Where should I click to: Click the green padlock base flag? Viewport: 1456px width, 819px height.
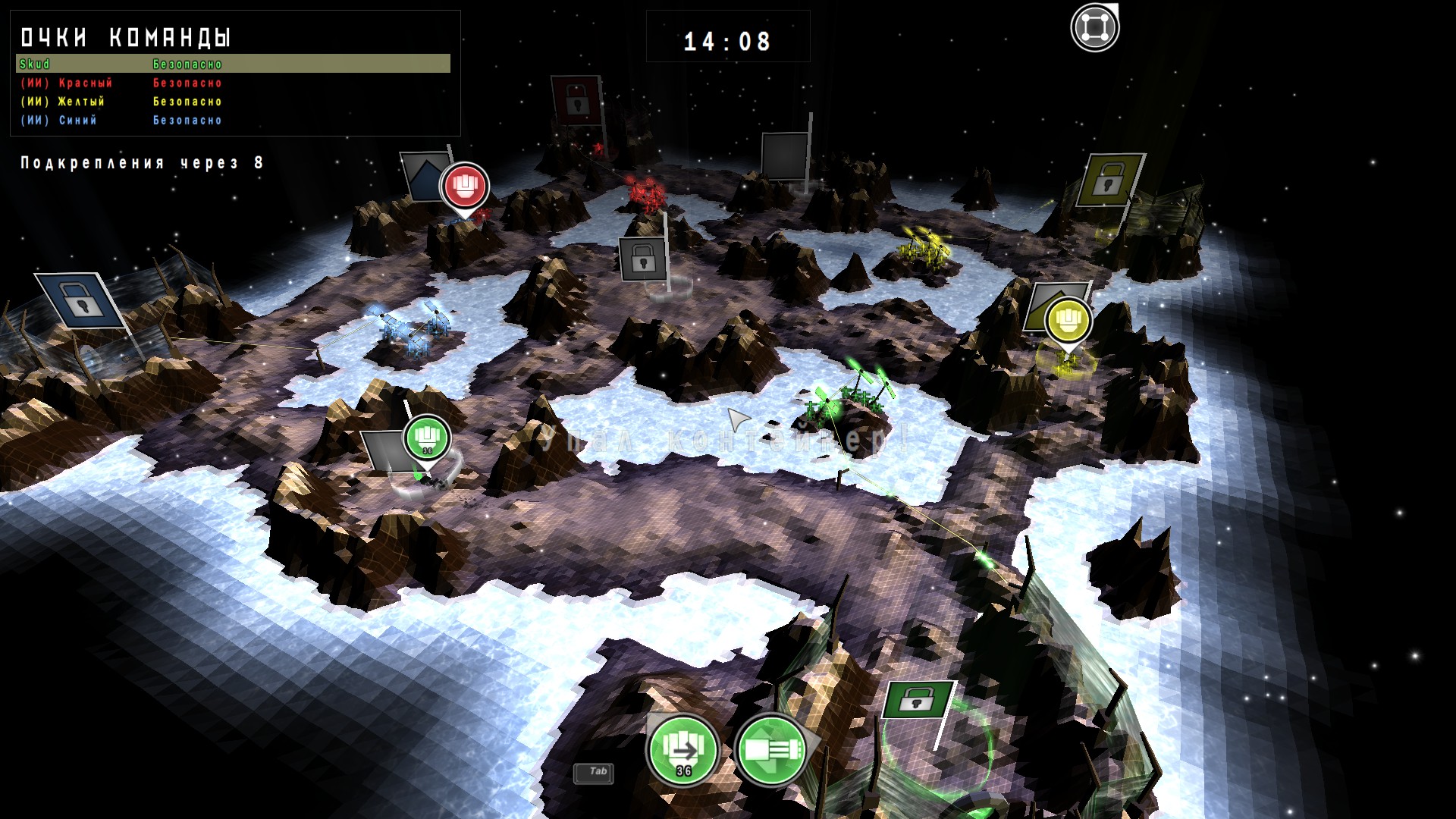pyautogui.click(x=917, y=700)
